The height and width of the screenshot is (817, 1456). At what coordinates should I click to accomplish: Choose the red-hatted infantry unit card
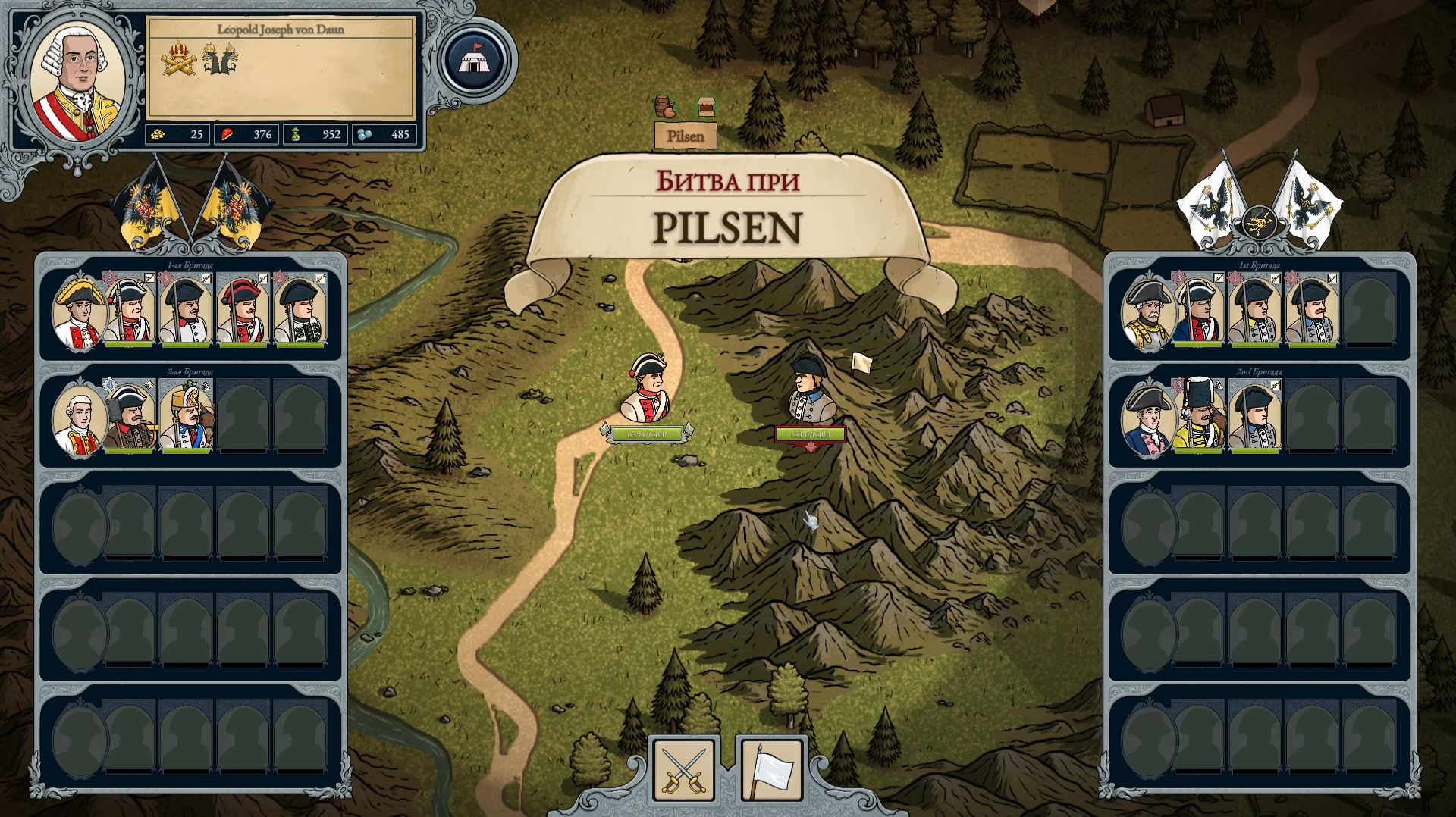tap(242, 311)
